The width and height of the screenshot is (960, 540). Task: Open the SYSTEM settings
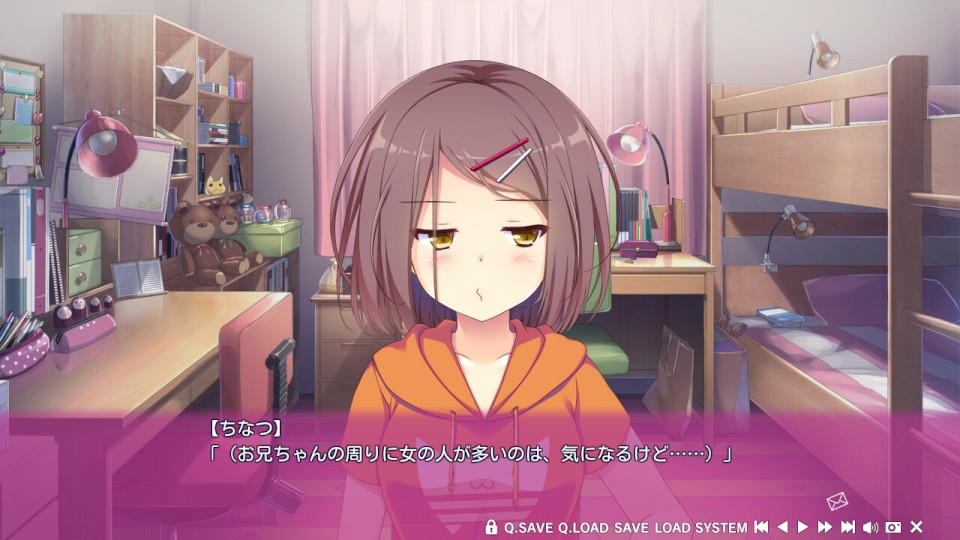[x=721, y=527]
